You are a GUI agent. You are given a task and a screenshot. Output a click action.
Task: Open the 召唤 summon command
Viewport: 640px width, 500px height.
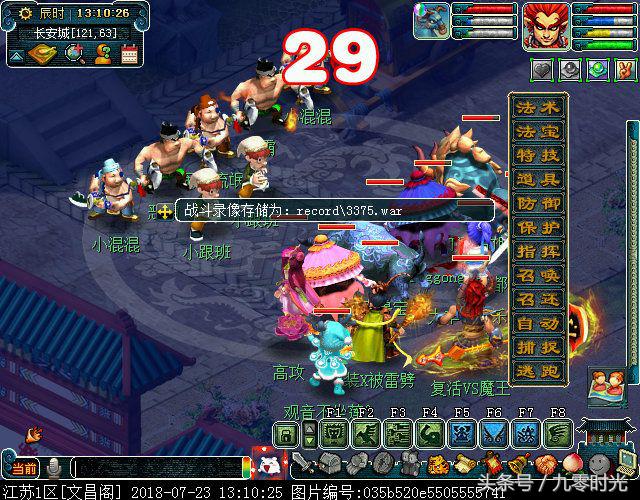(x=538, y=276)
